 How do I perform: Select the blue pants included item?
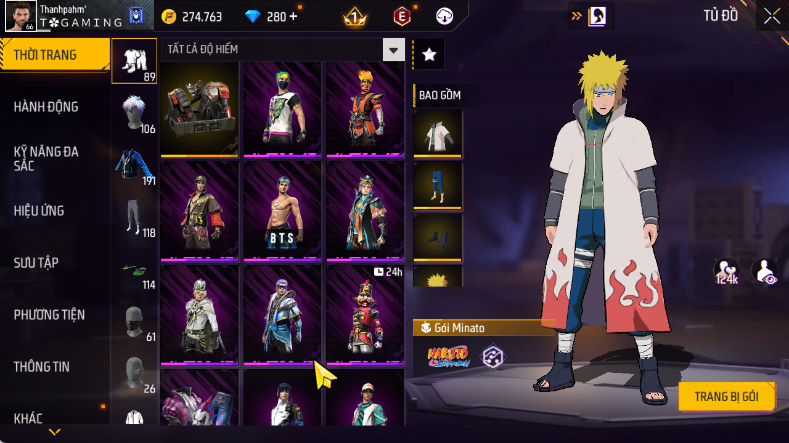pyautogui.click(x=438, y=185)
